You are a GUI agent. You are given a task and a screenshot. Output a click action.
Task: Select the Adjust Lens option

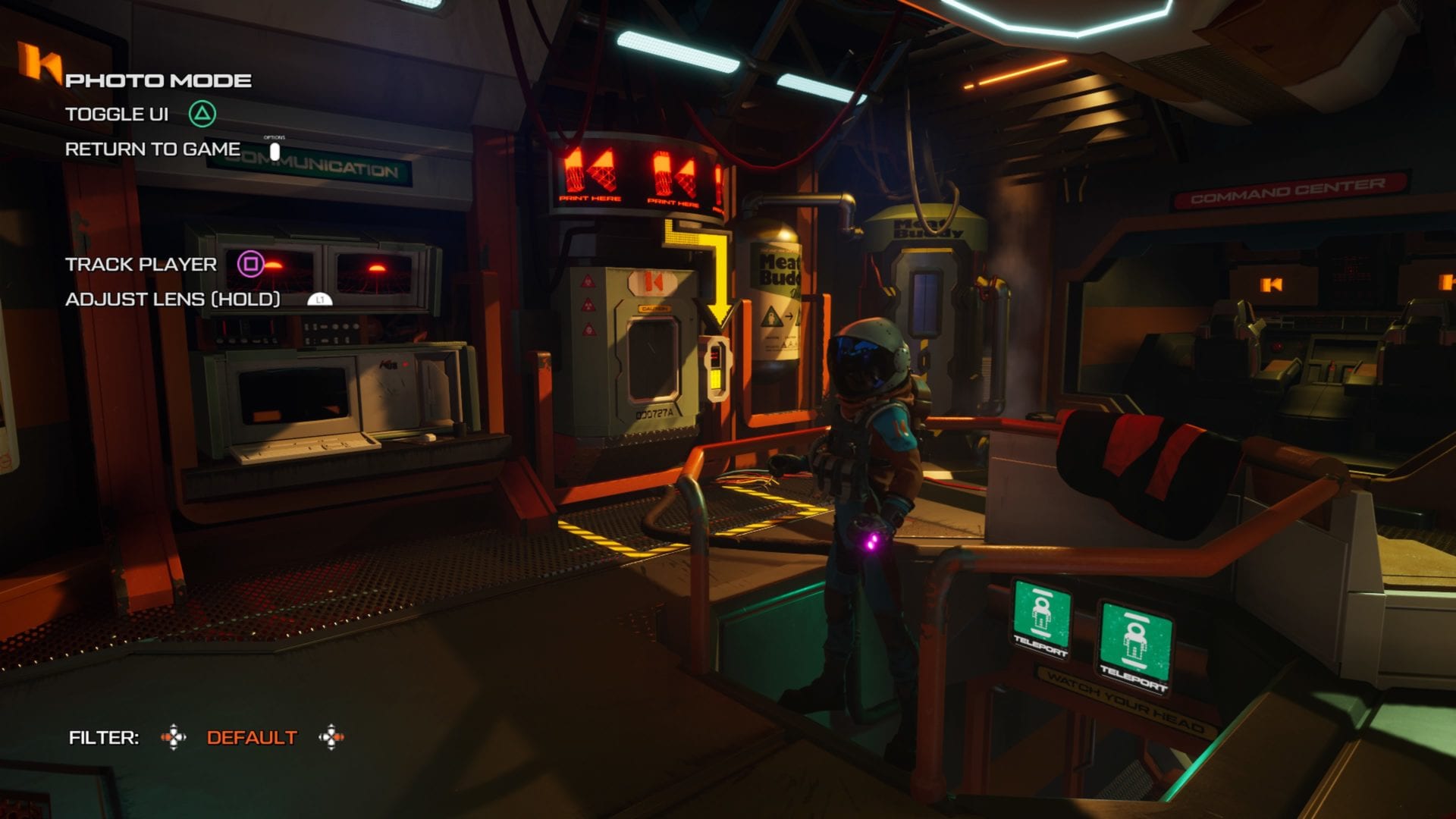(x=173, y=300)
